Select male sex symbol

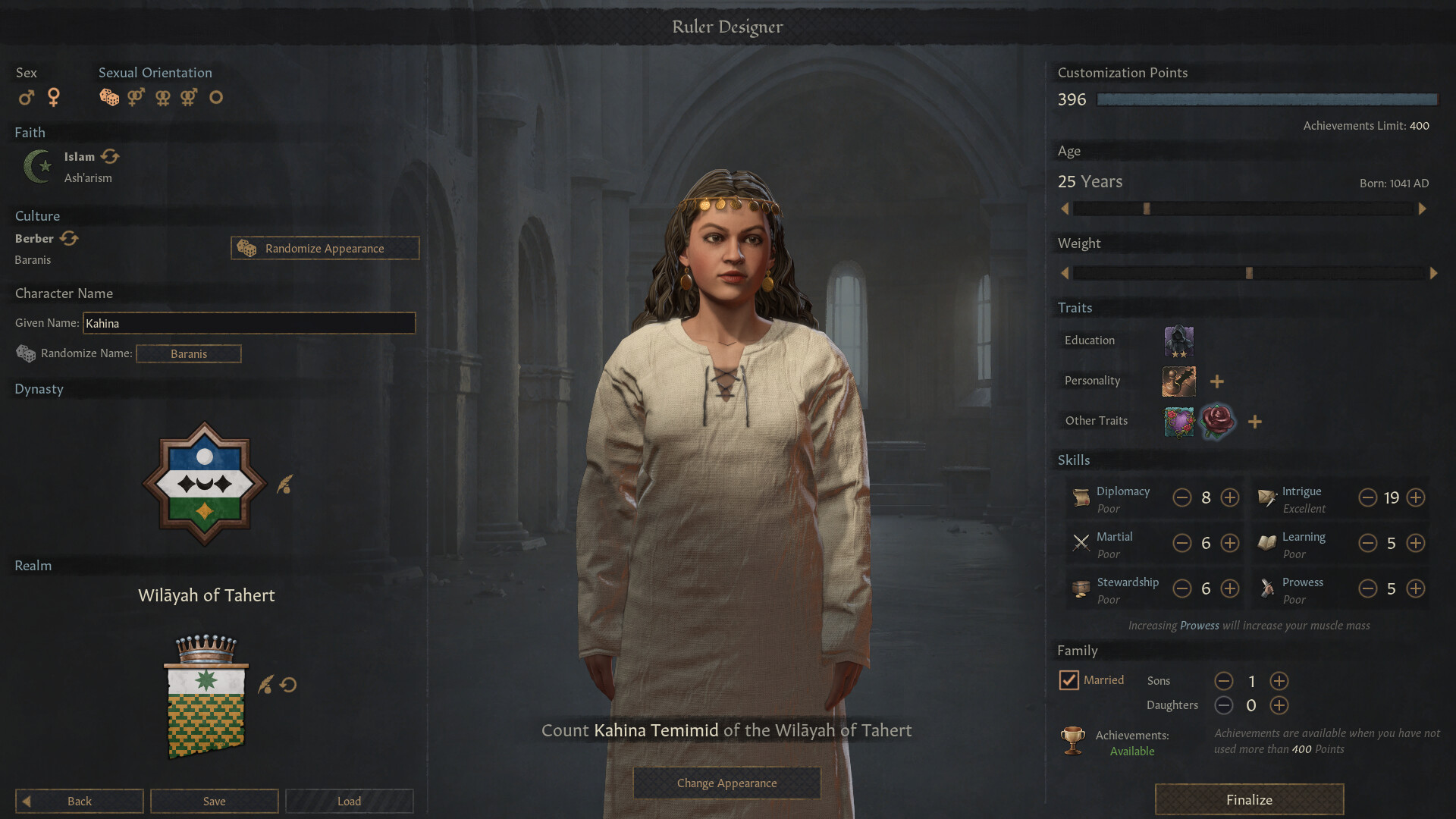click(27, 97)
